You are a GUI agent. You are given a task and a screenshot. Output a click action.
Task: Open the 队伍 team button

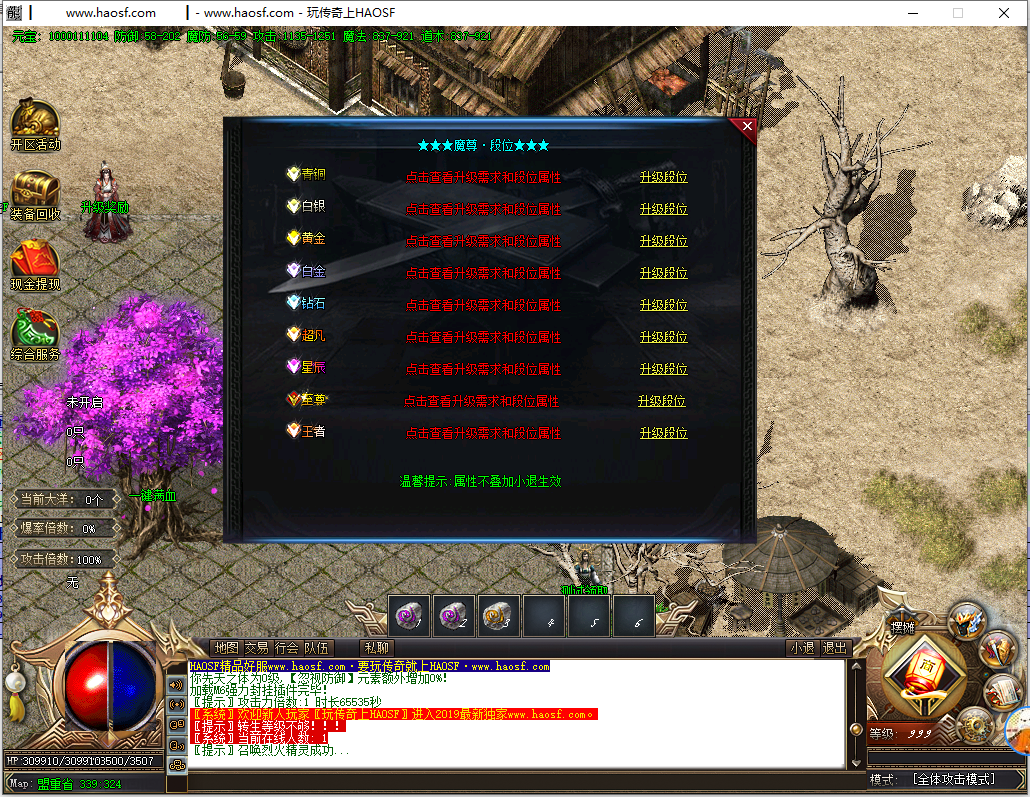[316, 648]
